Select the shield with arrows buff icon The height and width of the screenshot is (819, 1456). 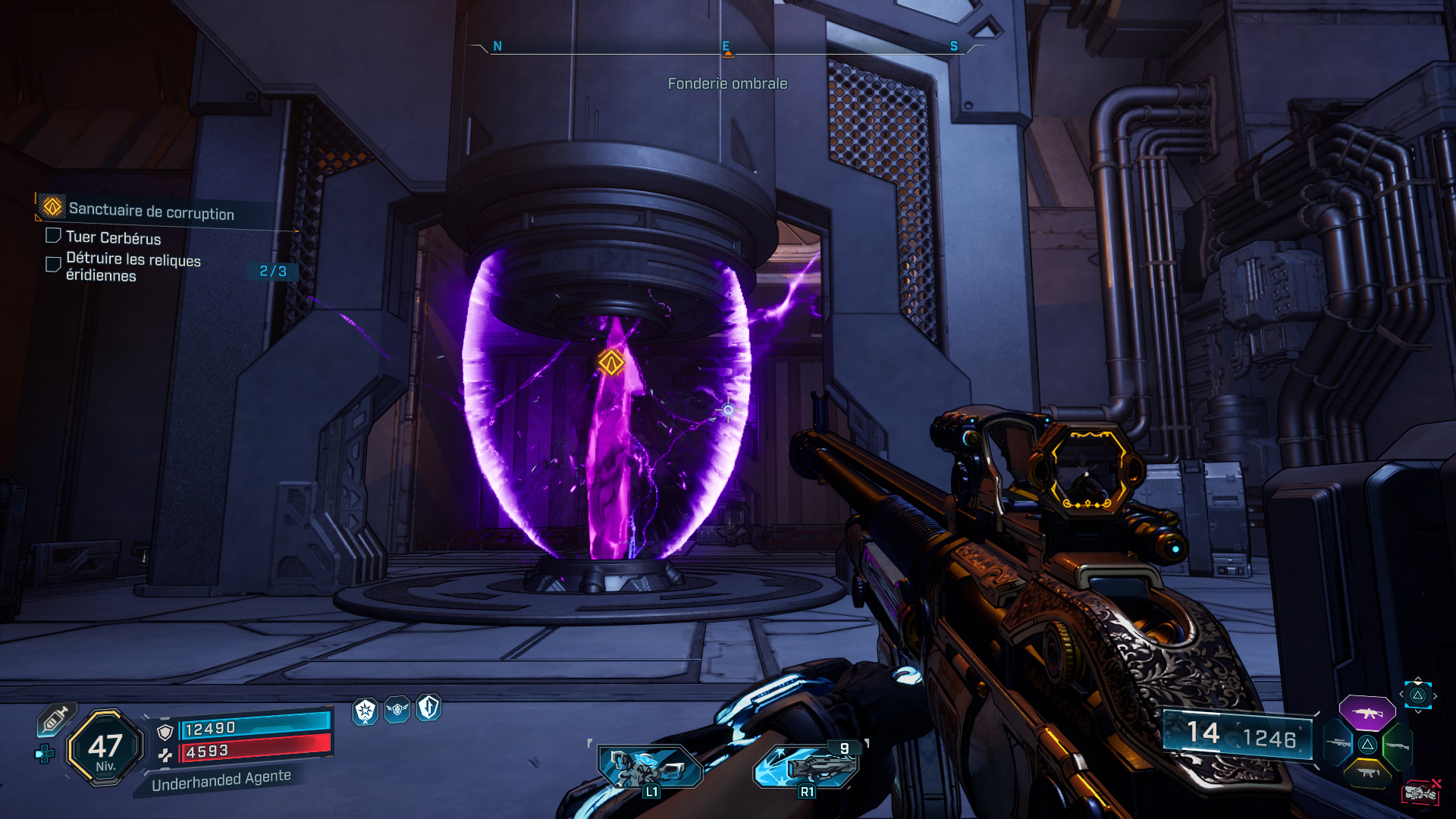(428, 708)
